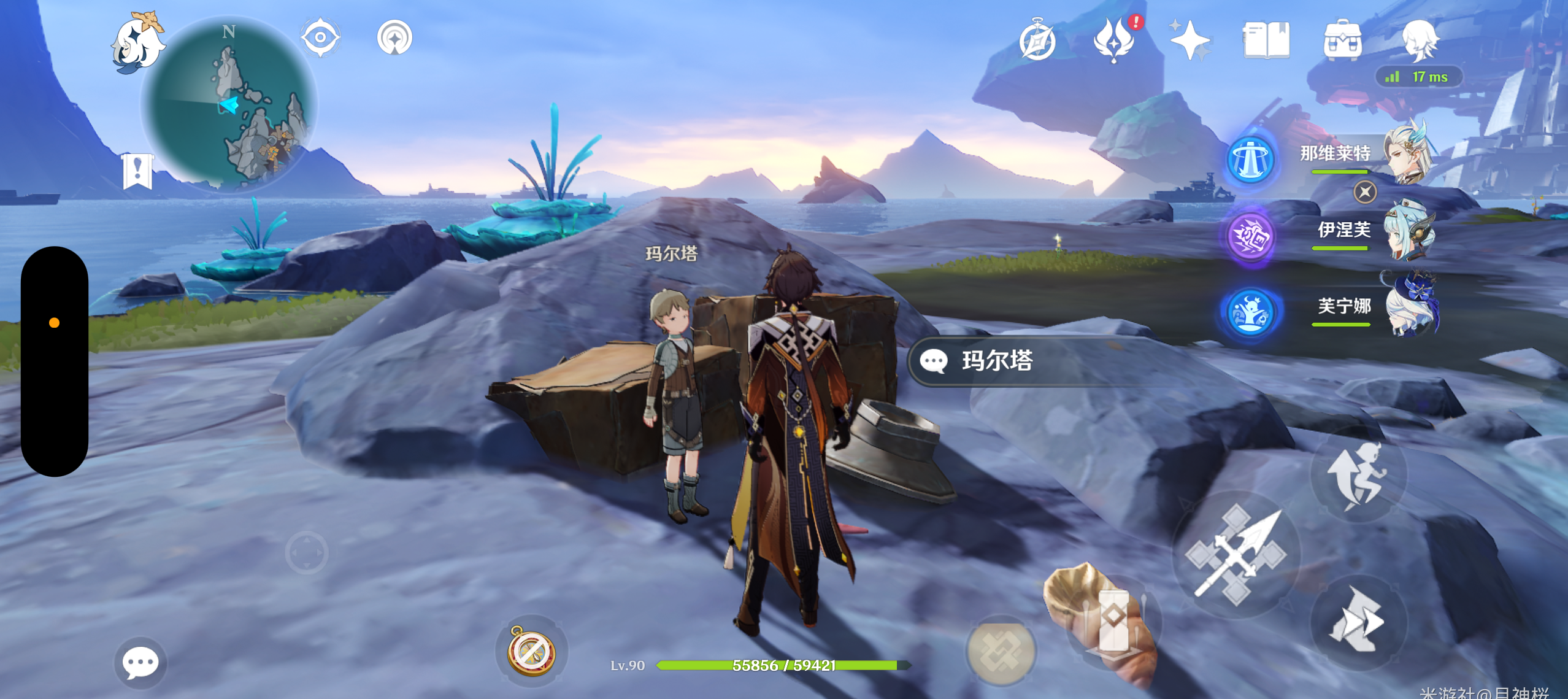
Task: Open the chat speech bubble
Action: tap(140, 663)
